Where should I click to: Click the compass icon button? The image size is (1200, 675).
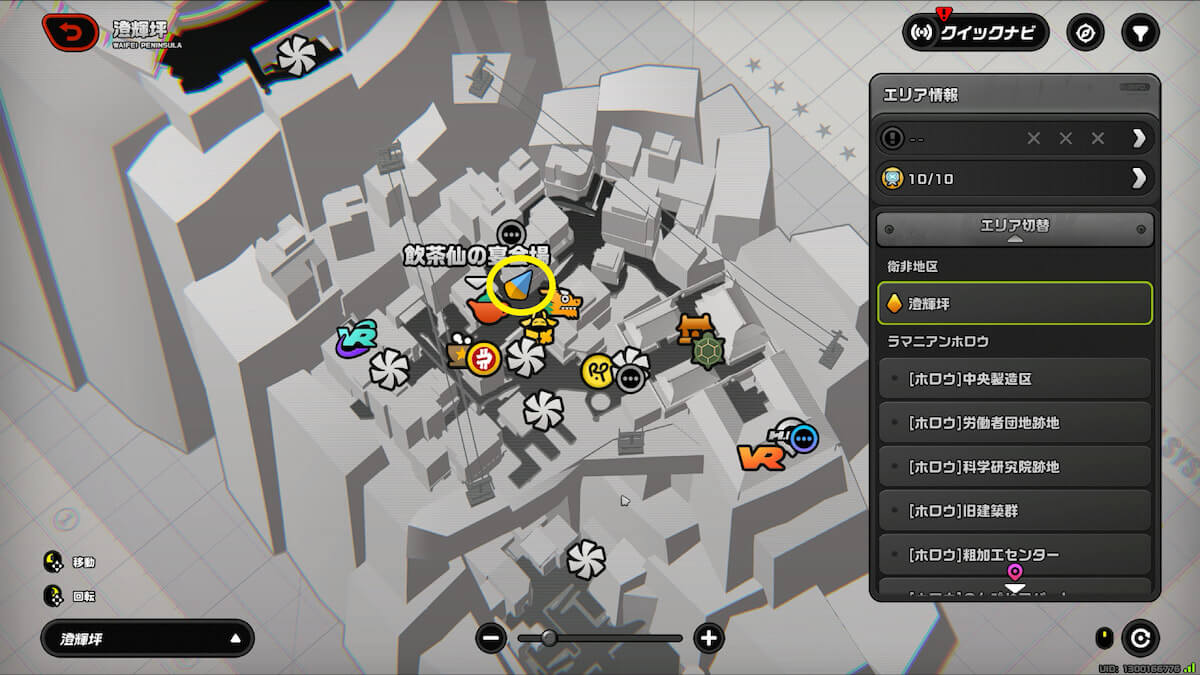click(1085, 33)
